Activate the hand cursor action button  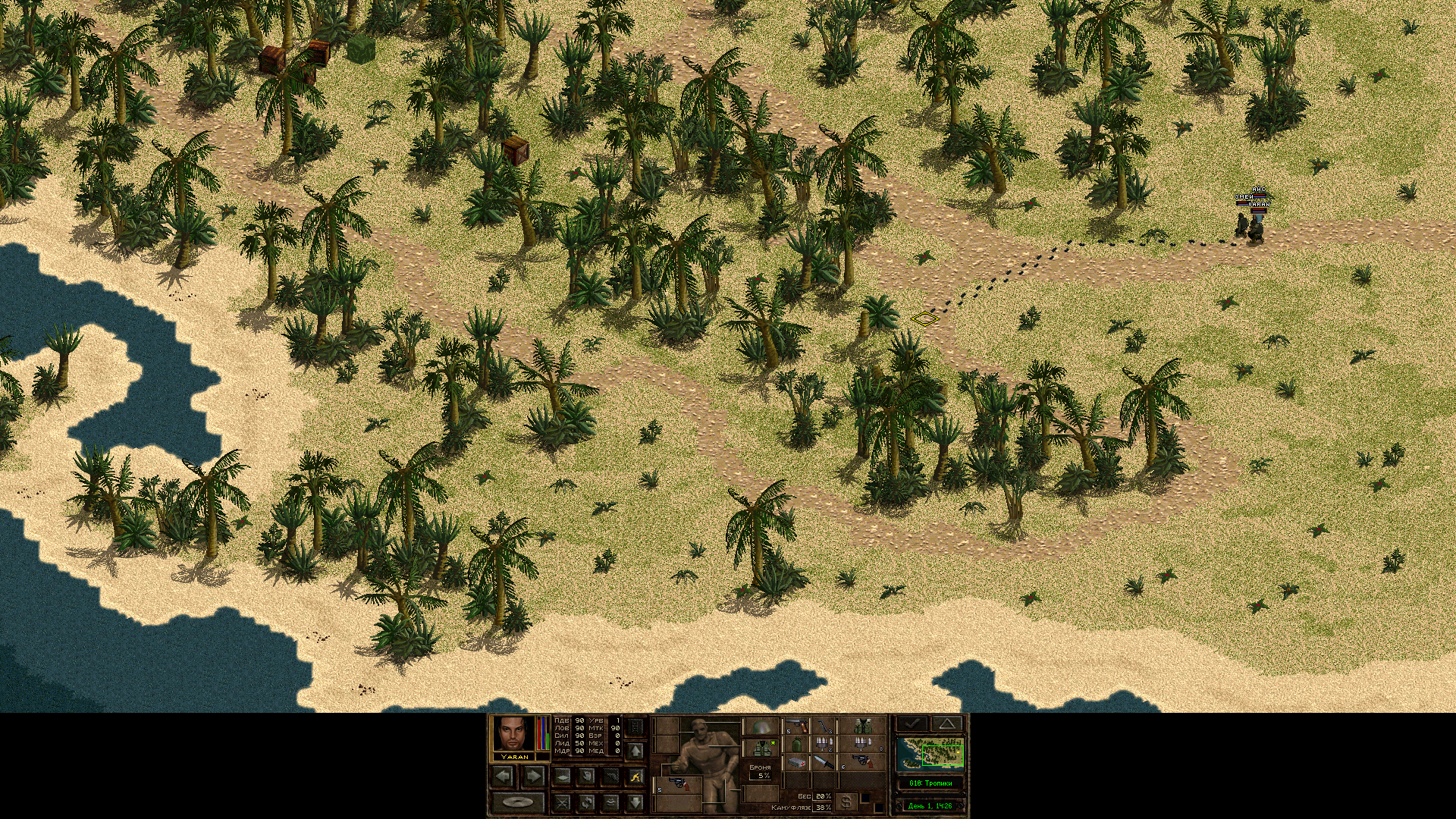586,776
